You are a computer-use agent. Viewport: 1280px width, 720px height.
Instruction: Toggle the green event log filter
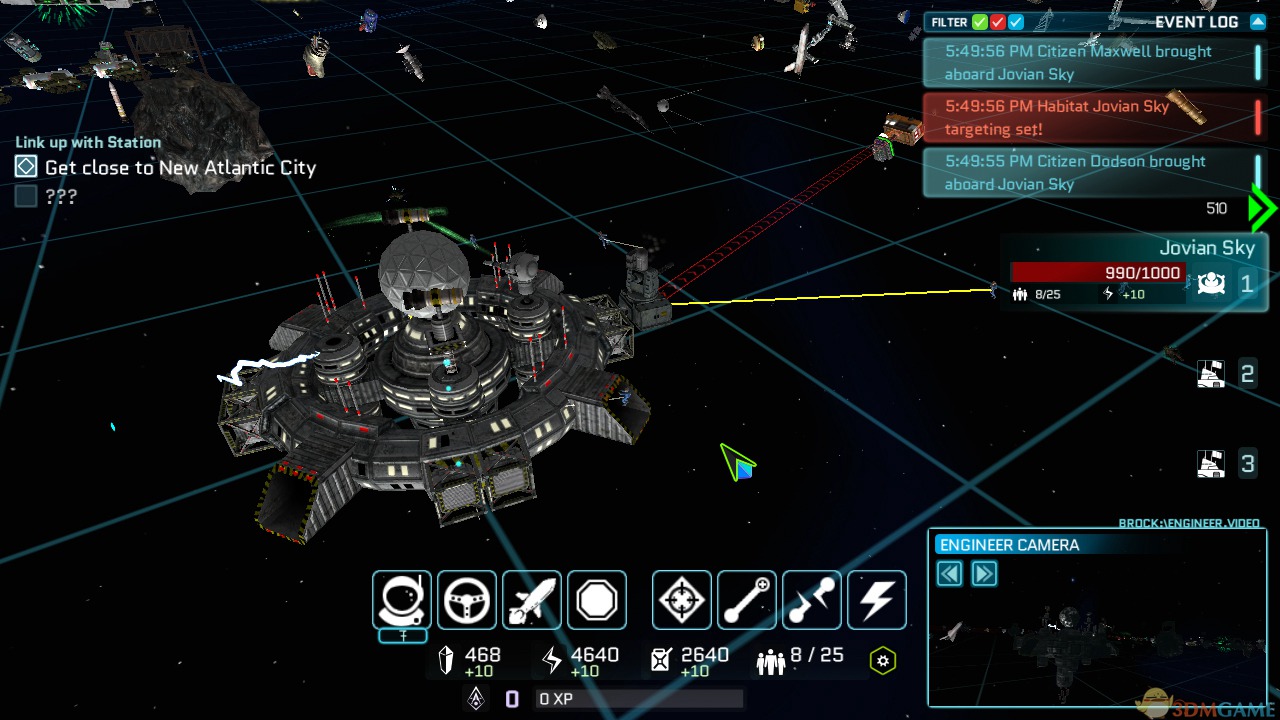980,22
